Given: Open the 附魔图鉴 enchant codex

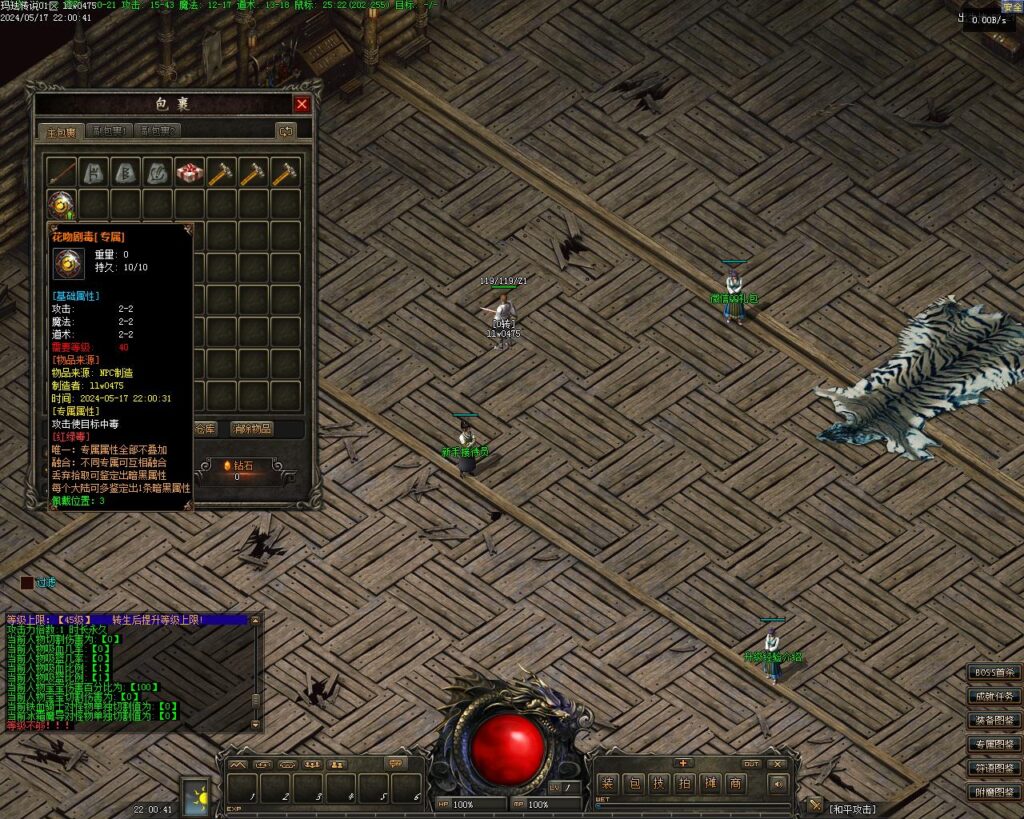Looking at the screenshot, I should click(994, 792).
